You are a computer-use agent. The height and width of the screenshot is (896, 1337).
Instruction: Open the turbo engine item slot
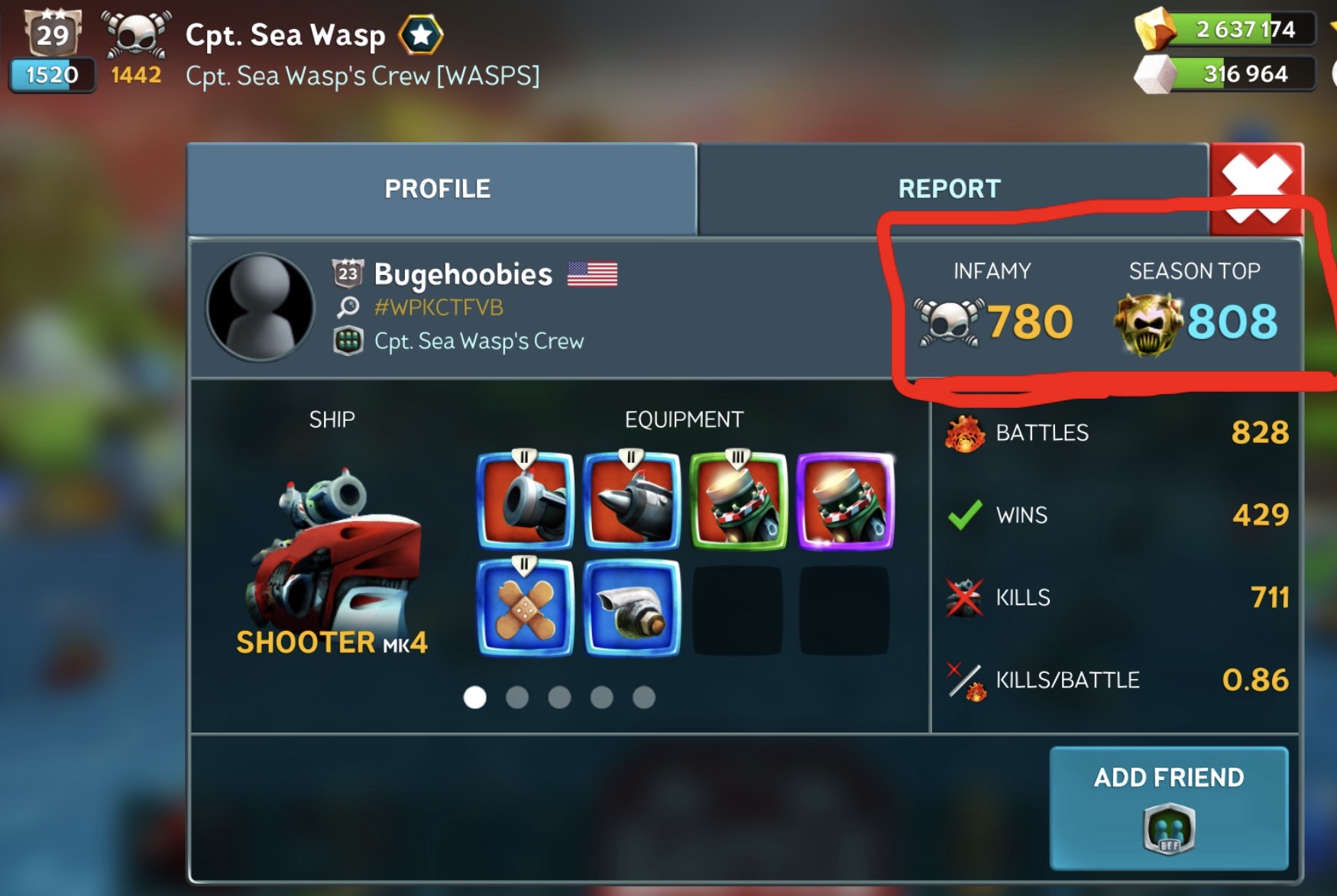pos(631,608)
